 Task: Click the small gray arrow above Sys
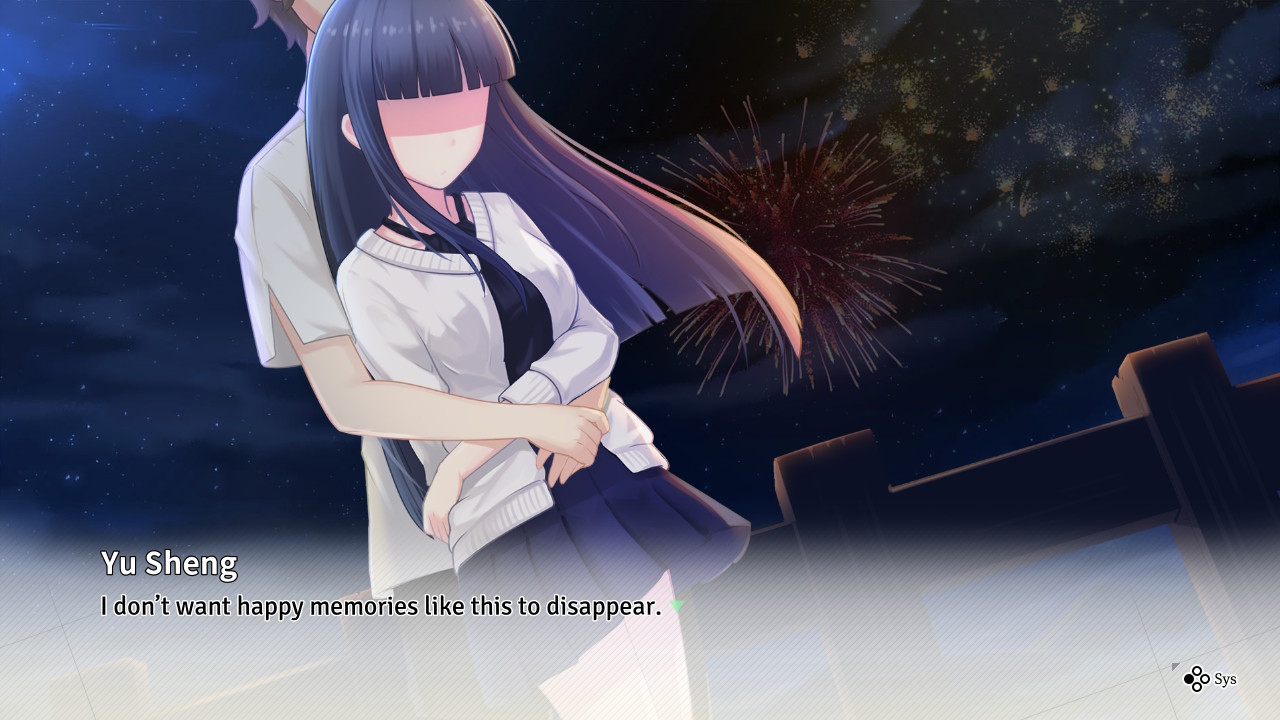1175,666
